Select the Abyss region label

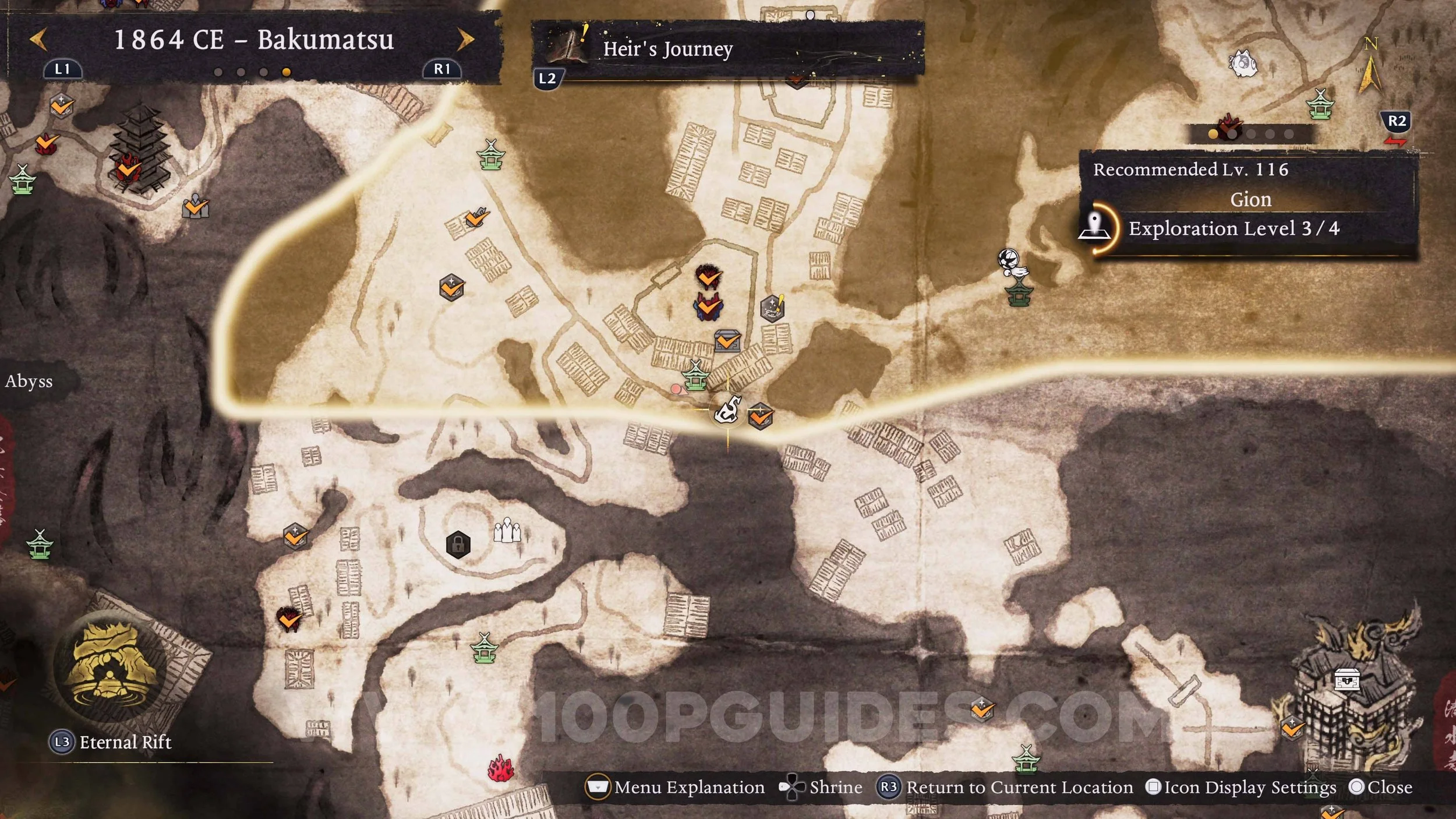[x=29, y=382]
